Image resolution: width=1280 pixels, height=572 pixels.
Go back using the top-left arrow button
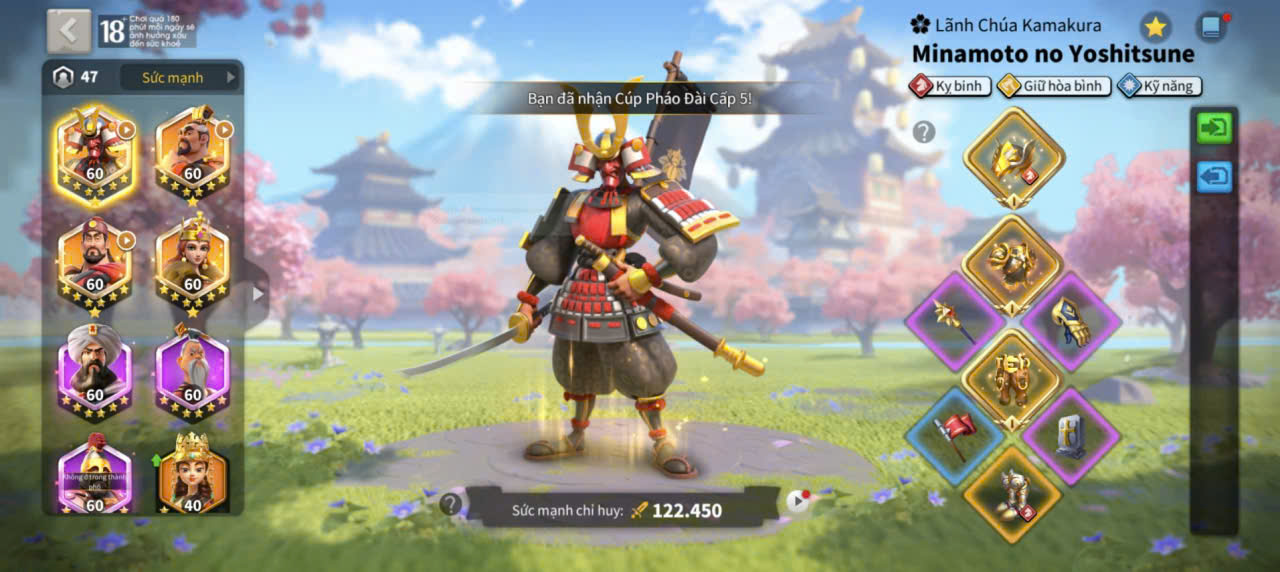coord(68,31)
